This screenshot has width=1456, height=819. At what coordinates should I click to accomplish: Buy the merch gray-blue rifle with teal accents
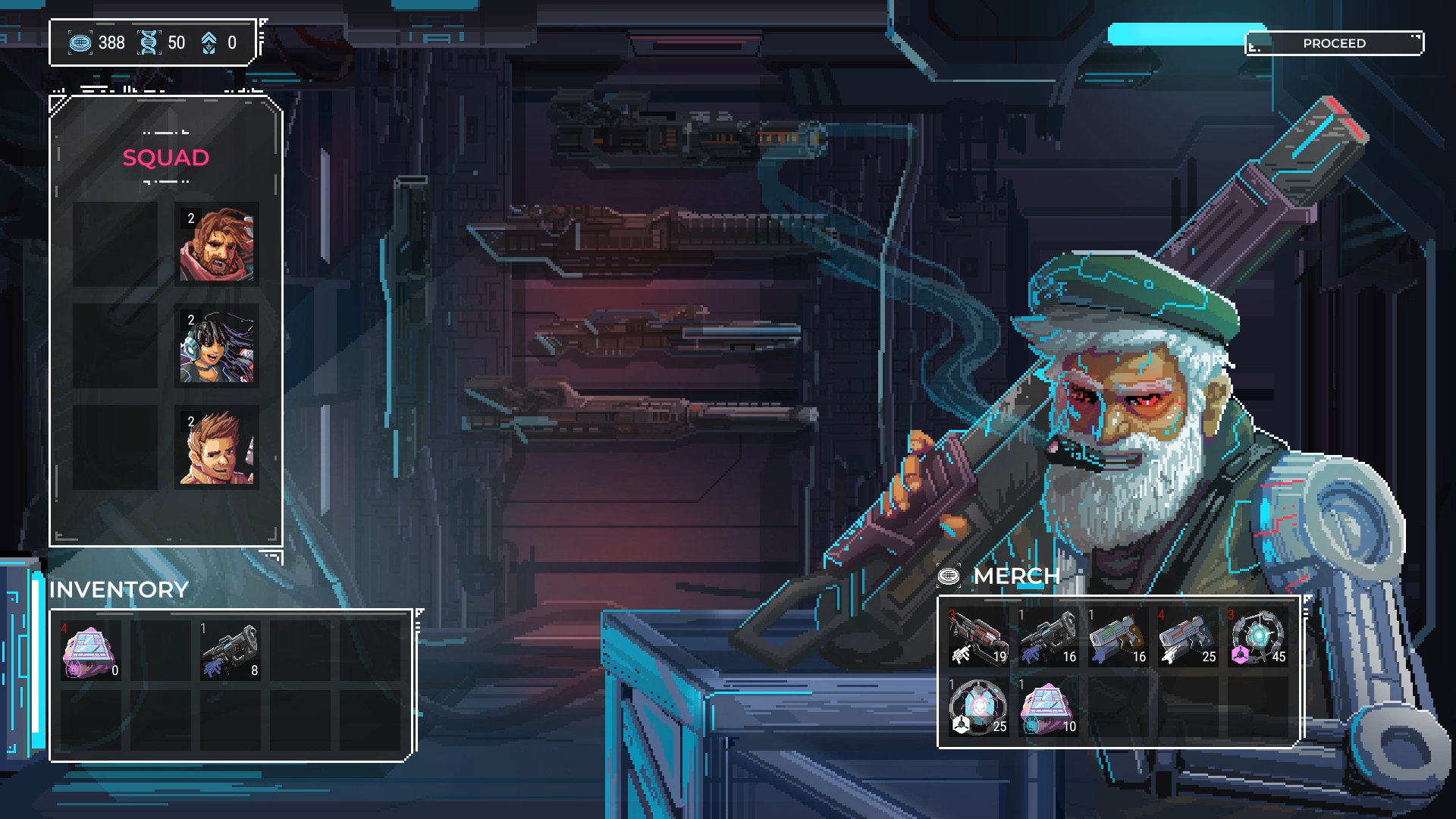pyautogui.click(x=1048, y=638)
